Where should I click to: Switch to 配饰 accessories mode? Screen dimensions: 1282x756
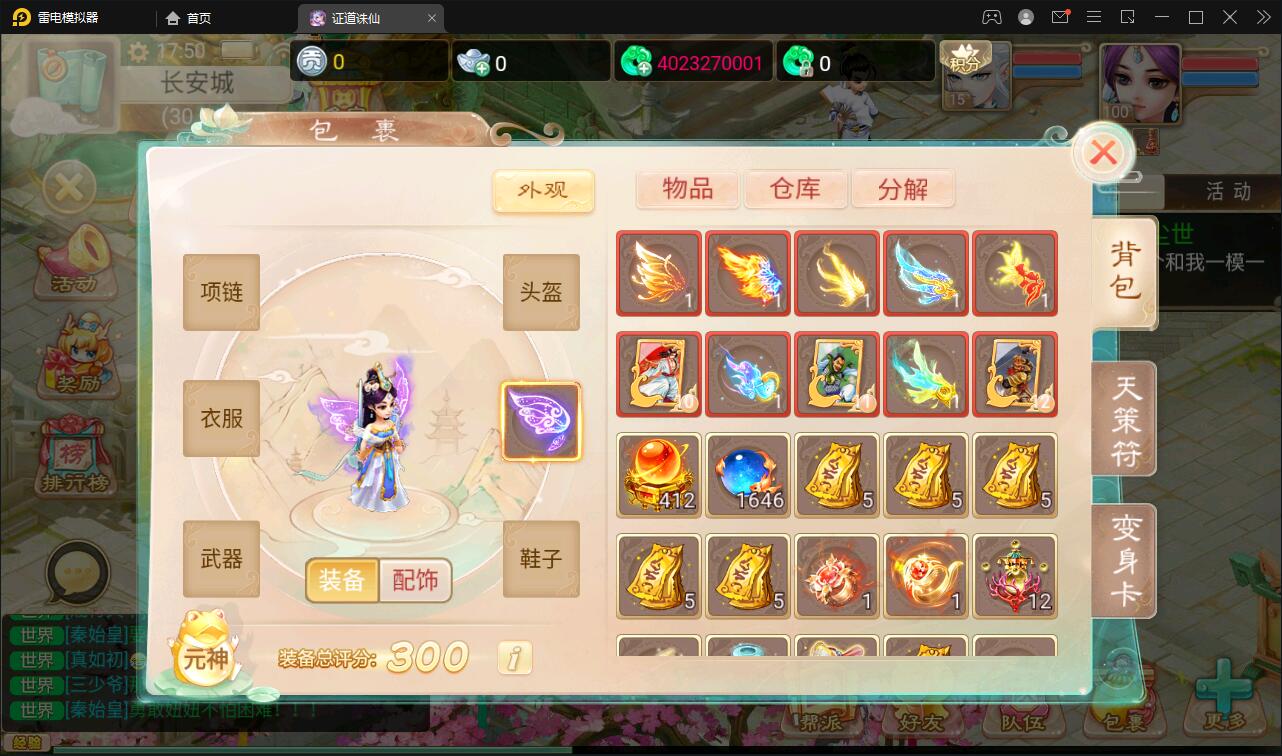pyautogui.click(x=416, y=580)
